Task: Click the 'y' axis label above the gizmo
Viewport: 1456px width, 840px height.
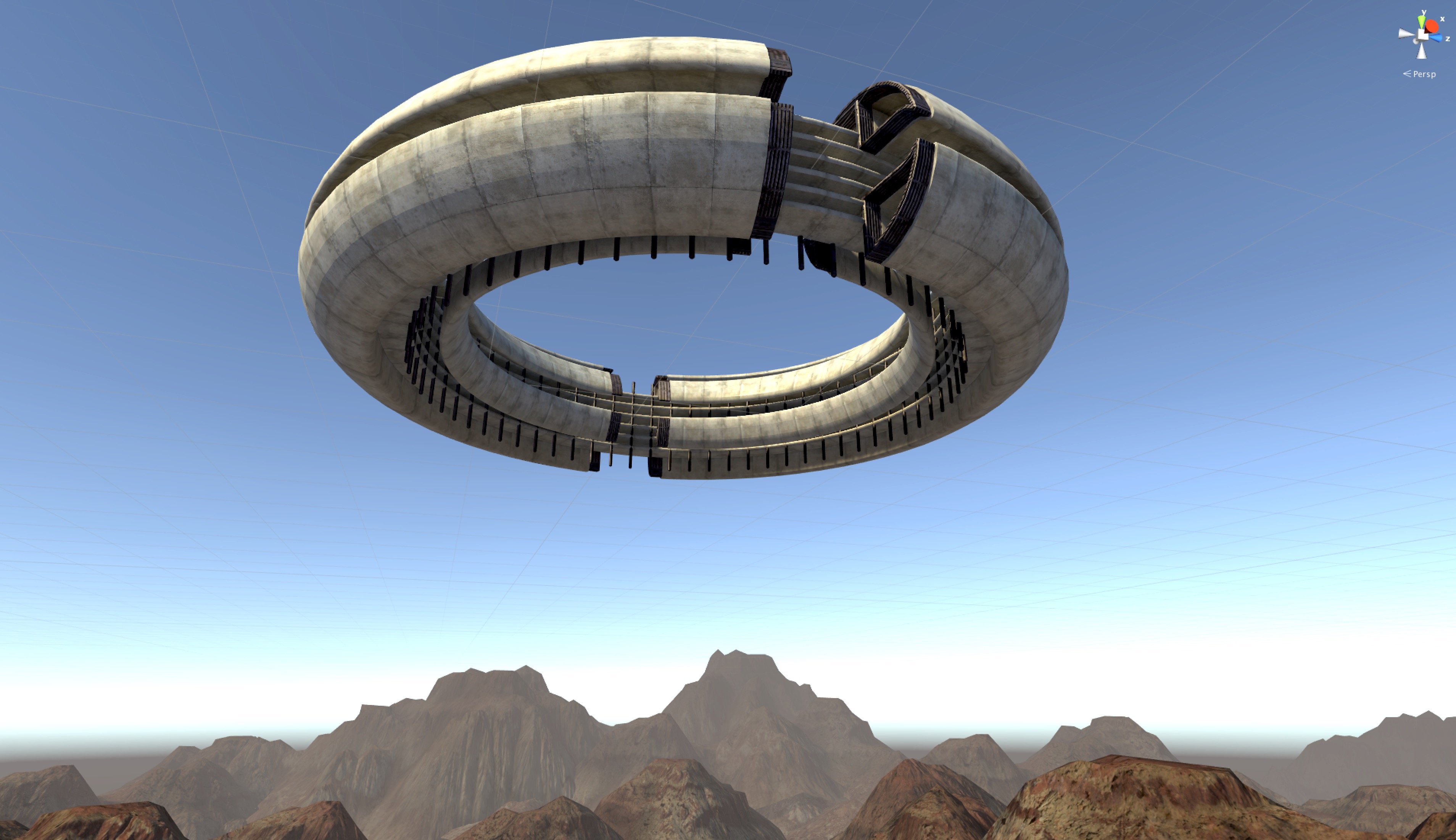Action: coord(1424,12)
